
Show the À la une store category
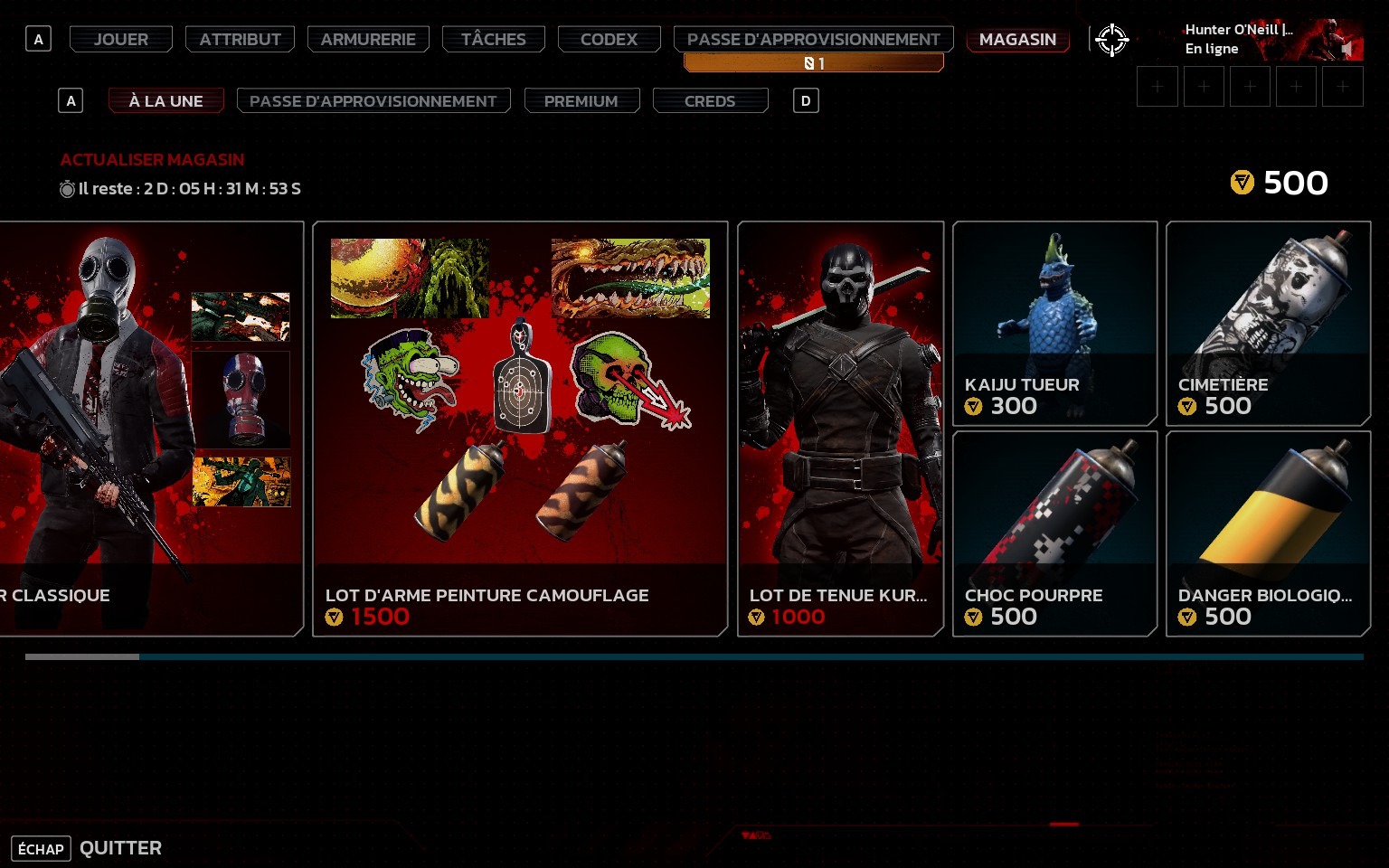point(165,100)
